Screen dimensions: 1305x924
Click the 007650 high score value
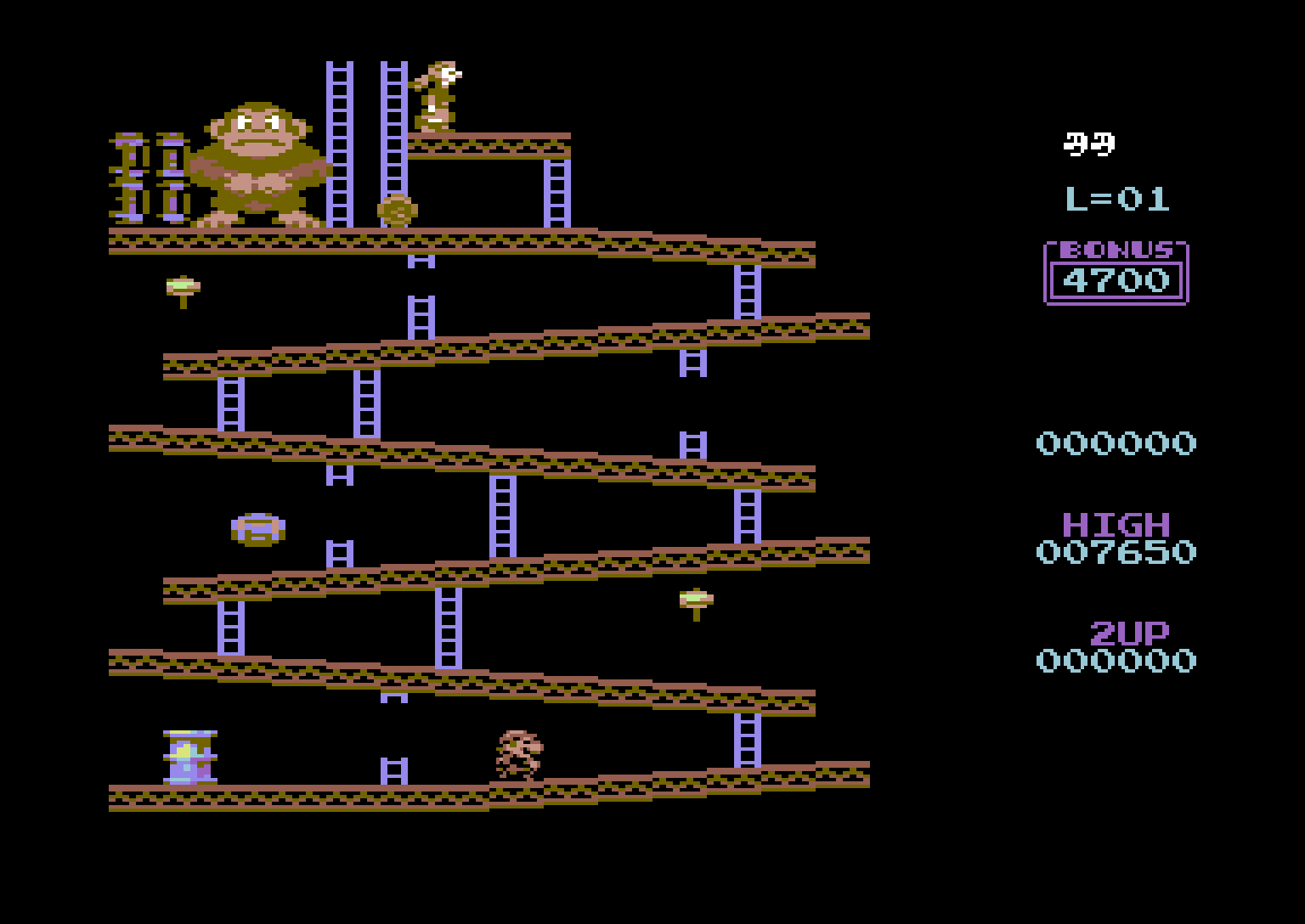click(x=1116, y=552)
